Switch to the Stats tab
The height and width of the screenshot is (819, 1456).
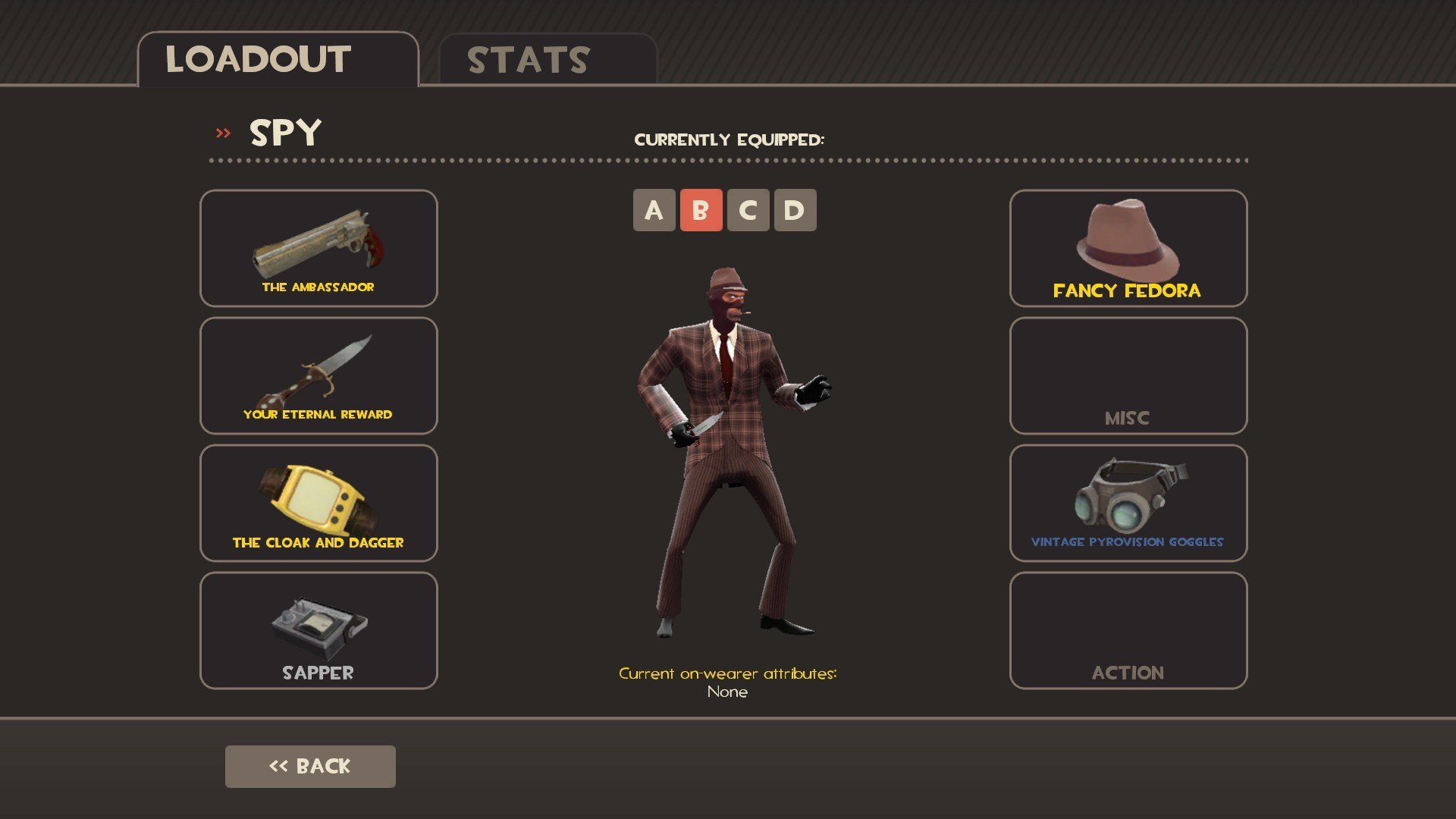tap(548, 60)
